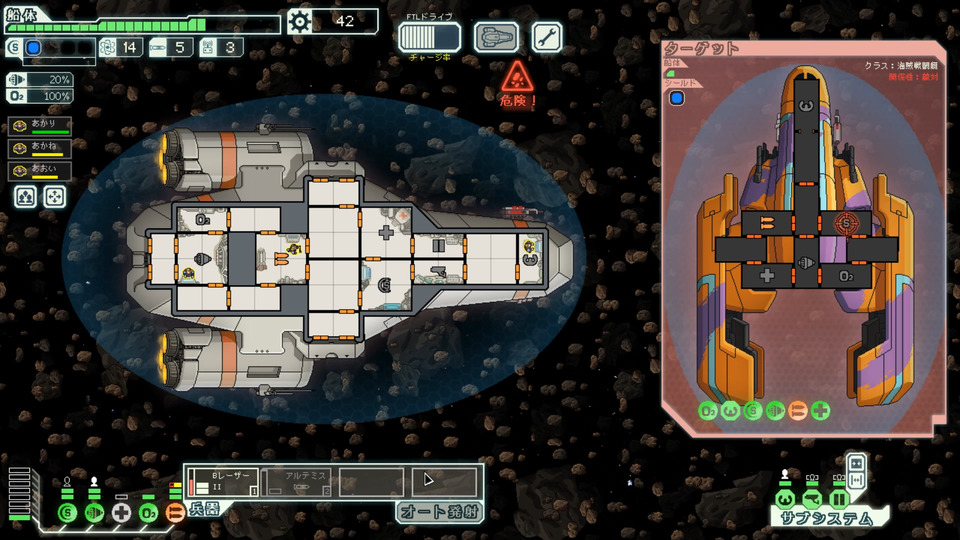Select crew member あおい
This screenshot has height=540, width=960.
[x=40, y=170]
